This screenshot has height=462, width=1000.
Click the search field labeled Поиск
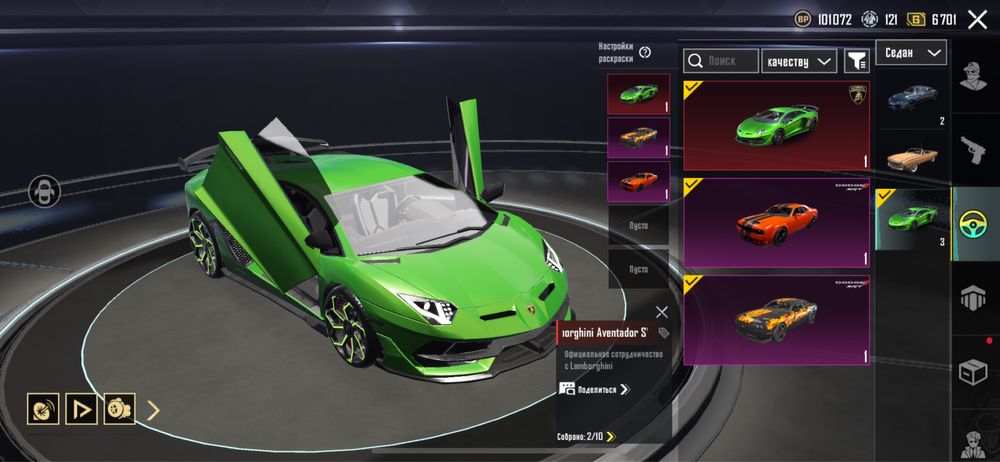point(721,61)
